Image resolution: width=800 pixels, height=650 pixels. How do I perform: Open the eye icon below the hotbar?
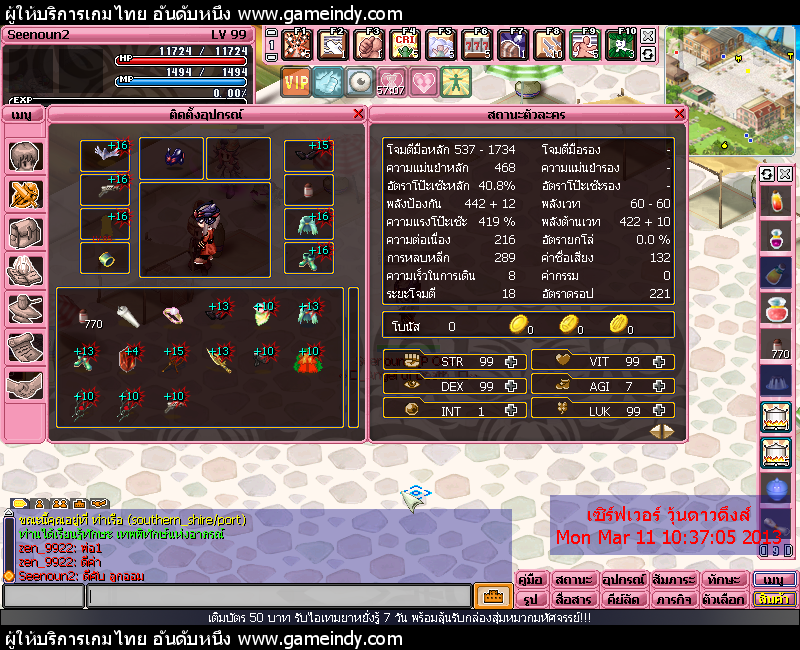tap(359, 81)
